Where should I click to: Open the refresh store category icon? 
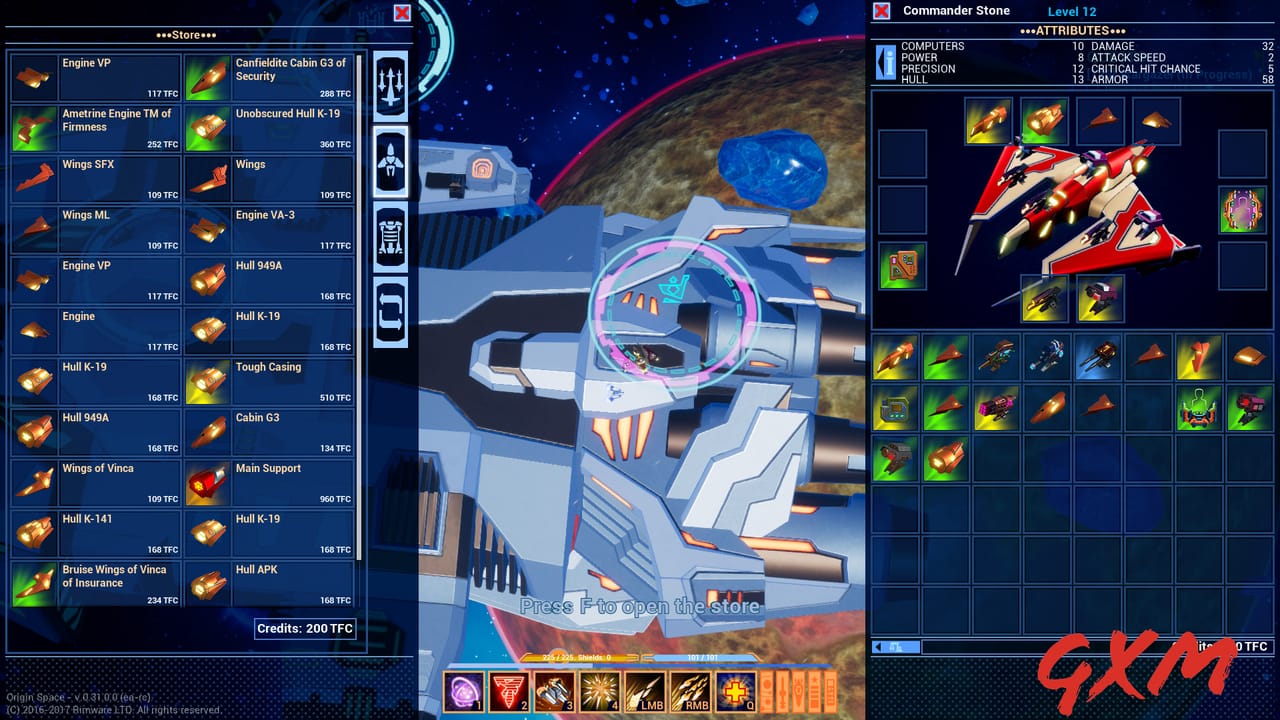point(390,312)
